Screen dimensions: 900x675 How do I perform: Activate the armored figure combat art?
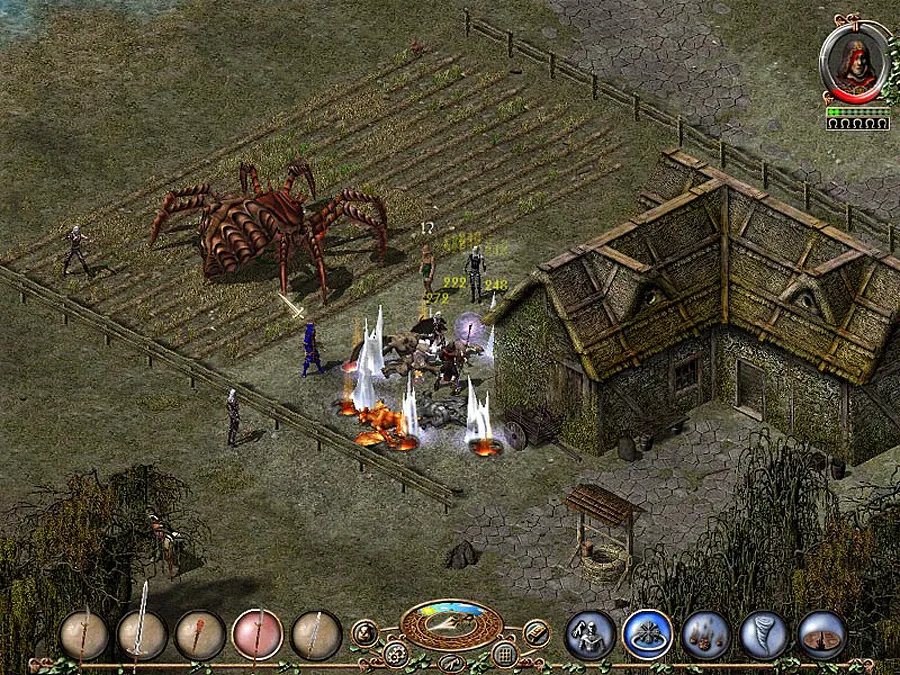588,634
